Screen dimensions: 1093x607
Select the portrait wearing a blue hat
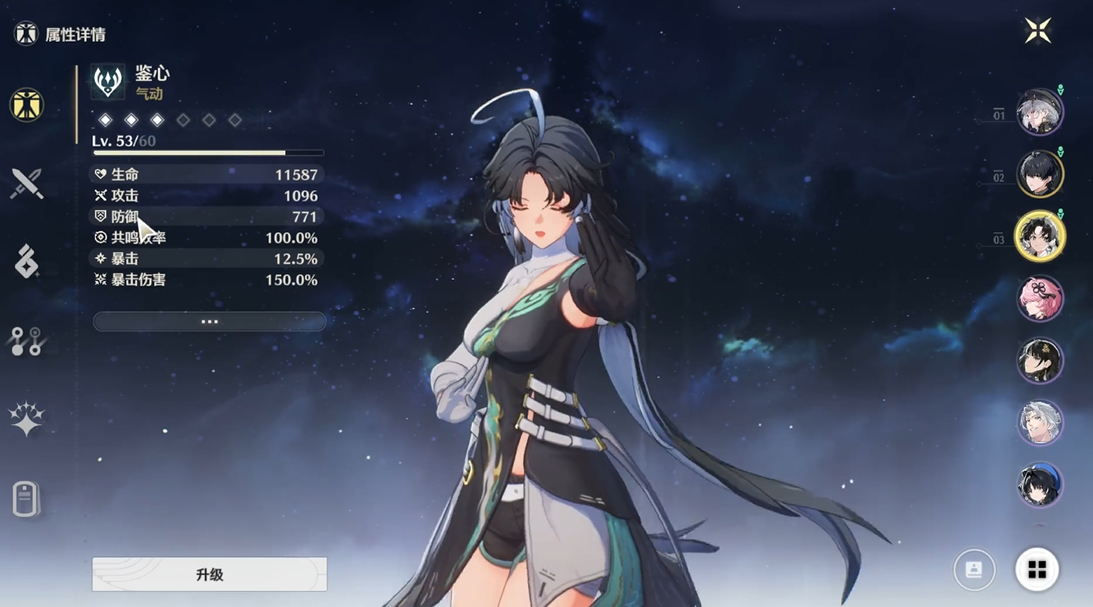click(x=1039, y=484)
